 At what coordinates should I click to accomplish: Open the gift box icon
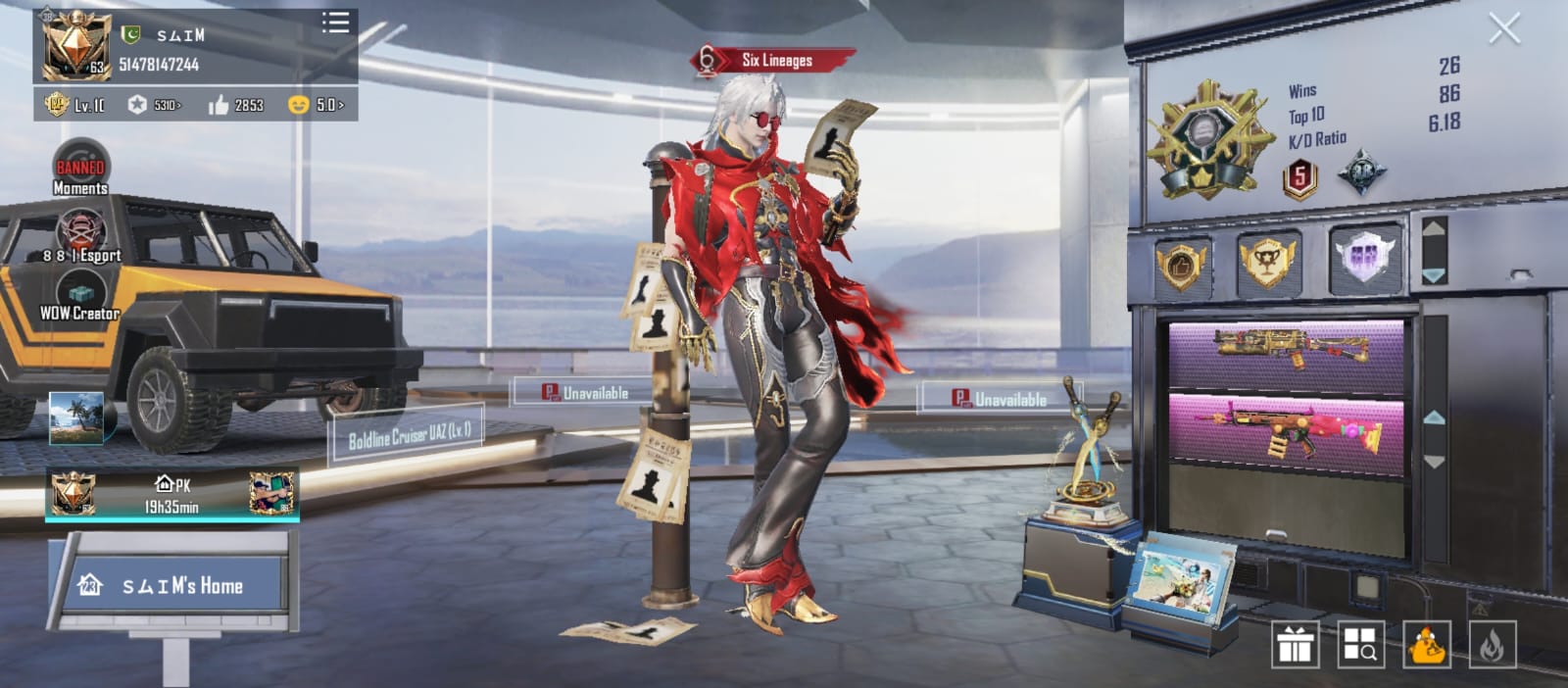(x=1295, y=645)
